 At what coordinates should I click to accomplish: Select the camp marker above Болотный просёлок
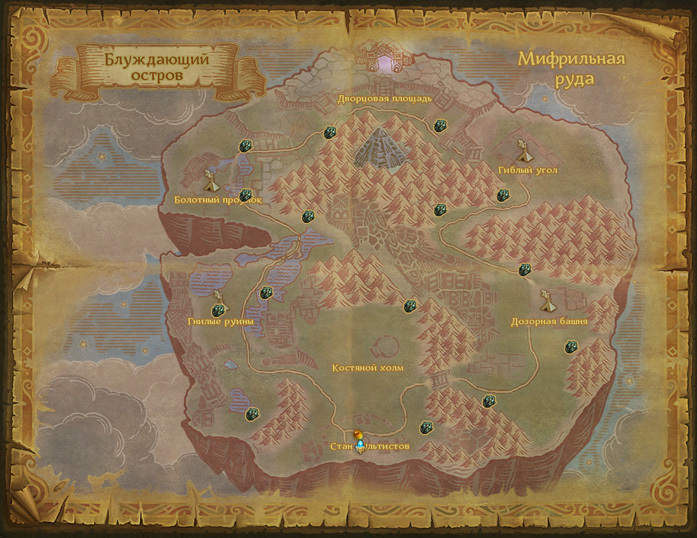(x=210, y=181)
